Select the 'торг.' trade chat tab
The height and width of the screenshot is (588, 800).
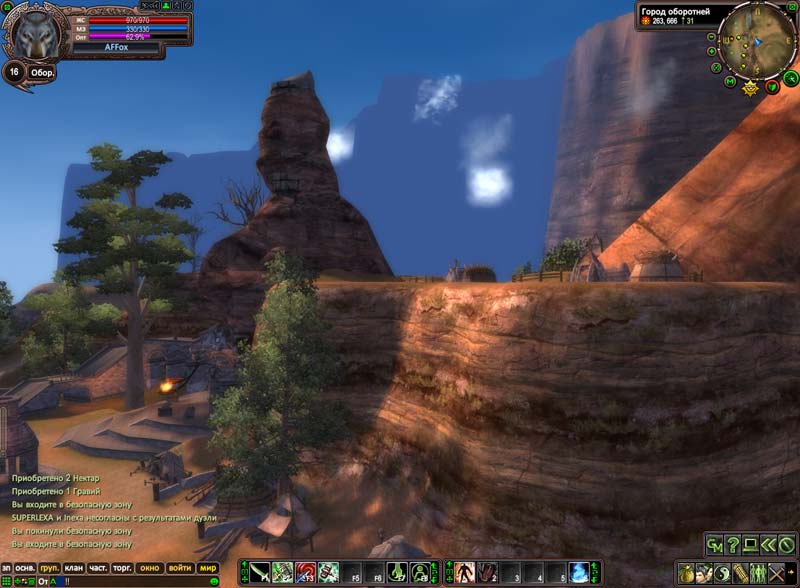pos(124,568)
